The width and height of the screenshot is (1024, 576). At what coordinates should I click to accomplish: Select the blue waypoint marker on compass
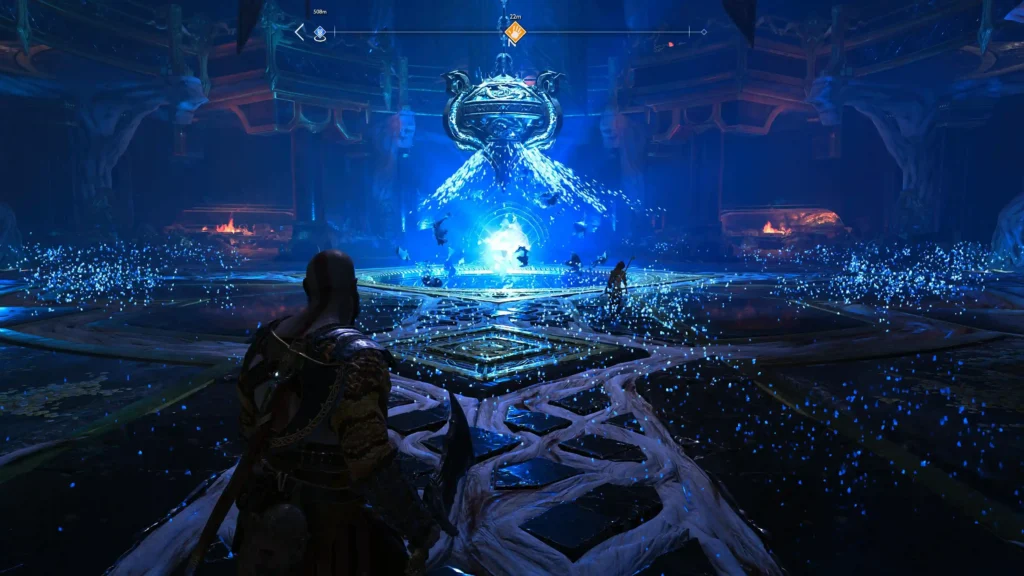point(320,33)
